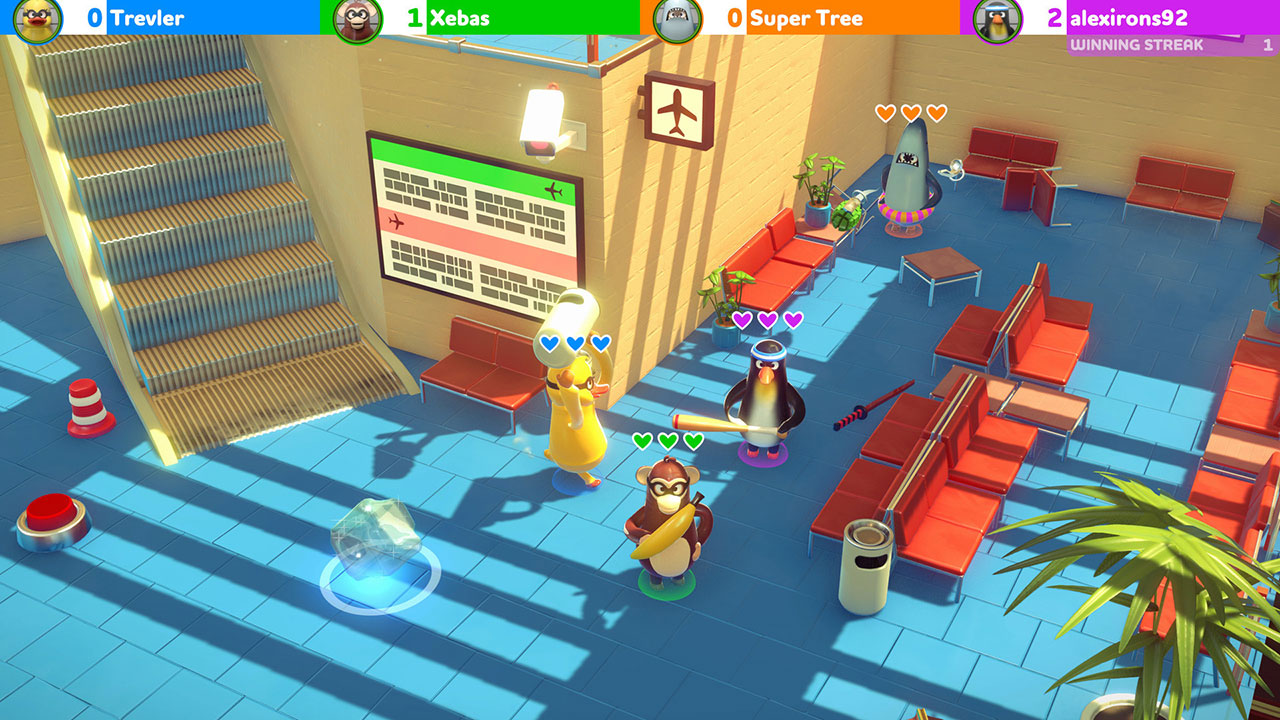Switch to the Super Tree player tab

[x=810, y=18]
